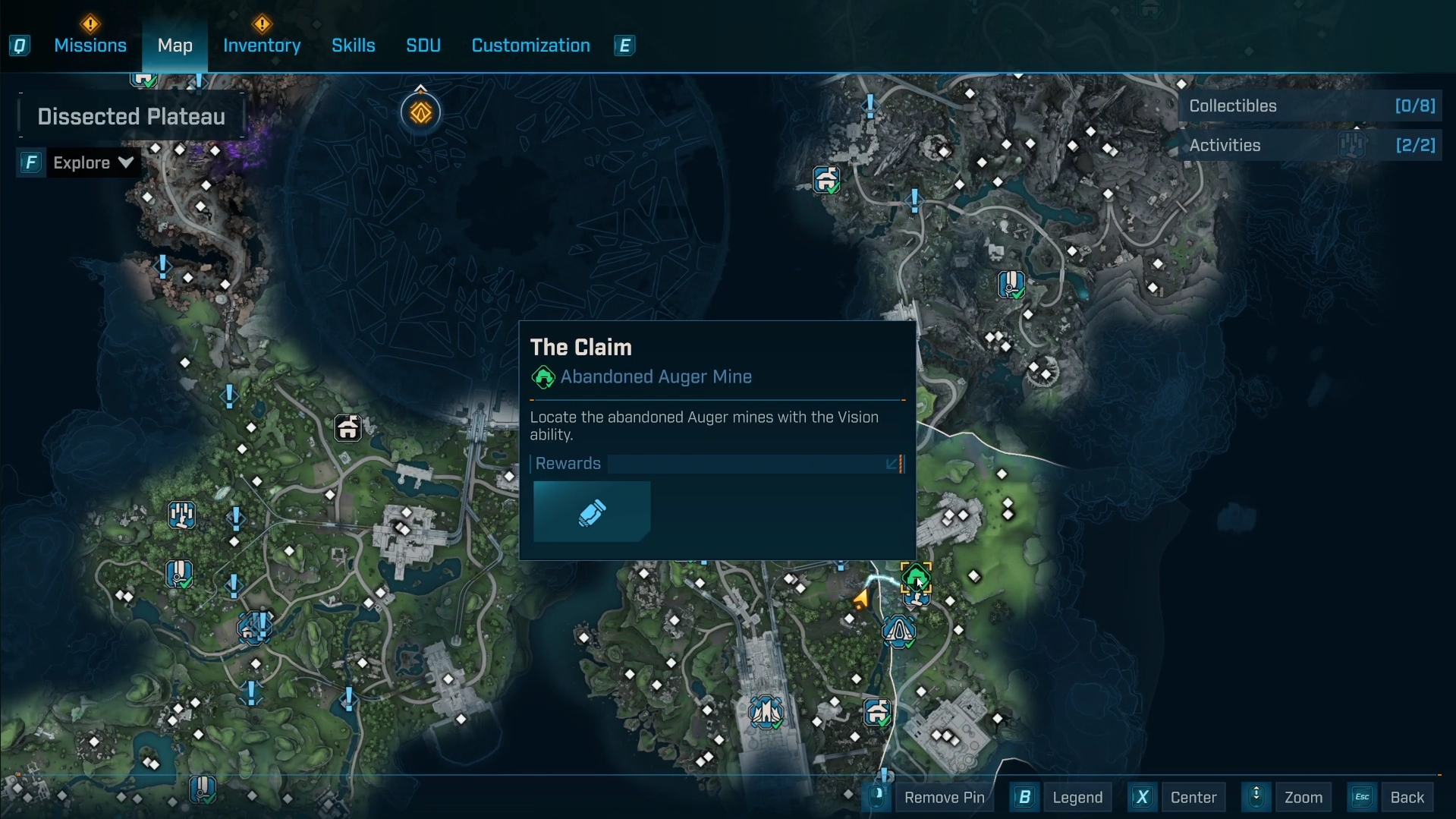Open the Missions tab
The height and width of the screenshot is (819, 1456).
pyautogui.click(x=90, y=46)
